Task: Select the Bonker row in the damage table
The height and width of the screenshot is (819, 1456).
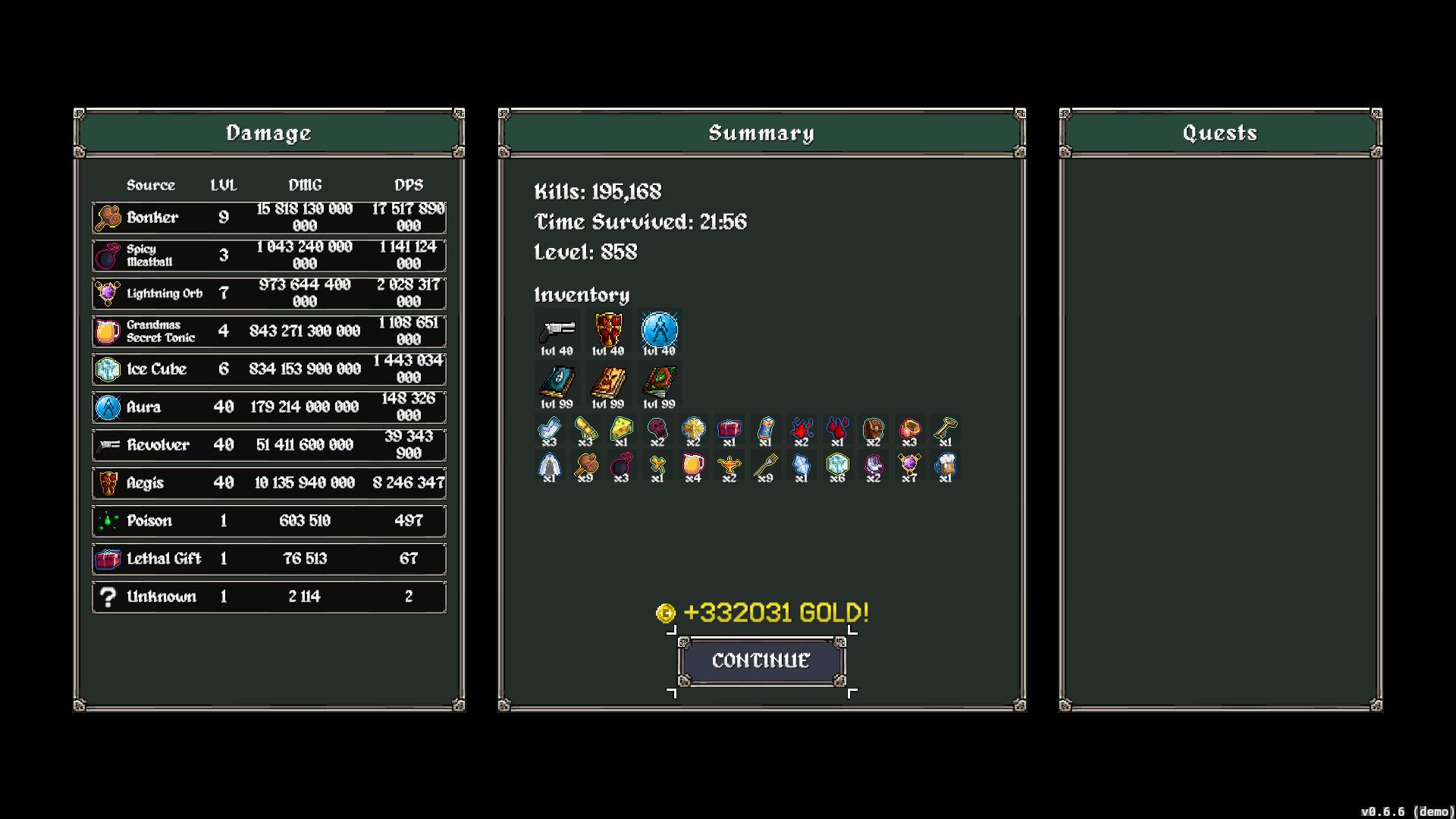Action: coord(269,218)
